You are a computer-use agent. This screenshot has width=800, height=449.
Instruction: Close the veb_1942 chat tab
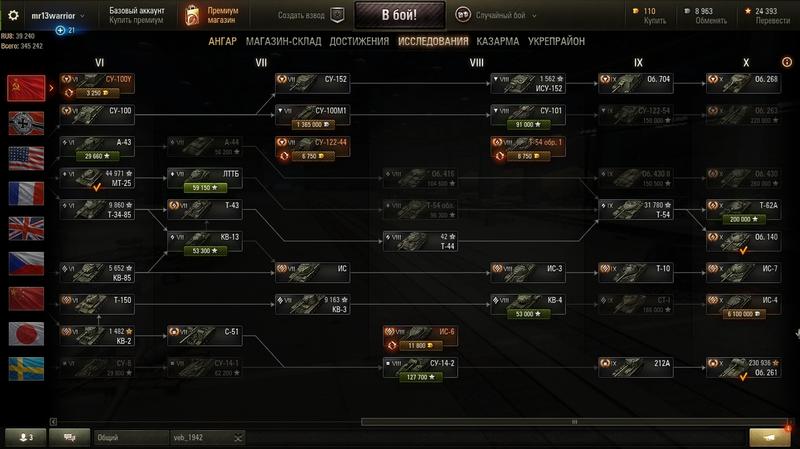click(x=239, y=438)
